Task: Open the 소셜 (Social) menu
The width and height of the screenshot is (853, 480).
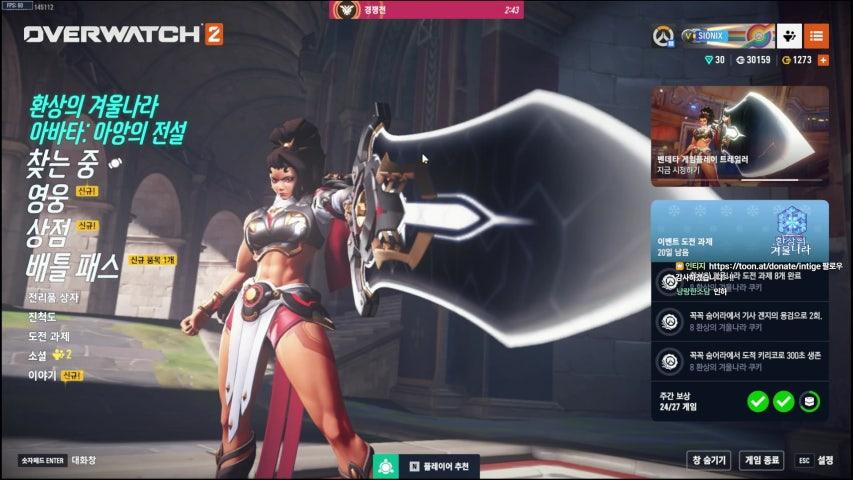Action: pyautogui.click(x=40, y=354)
